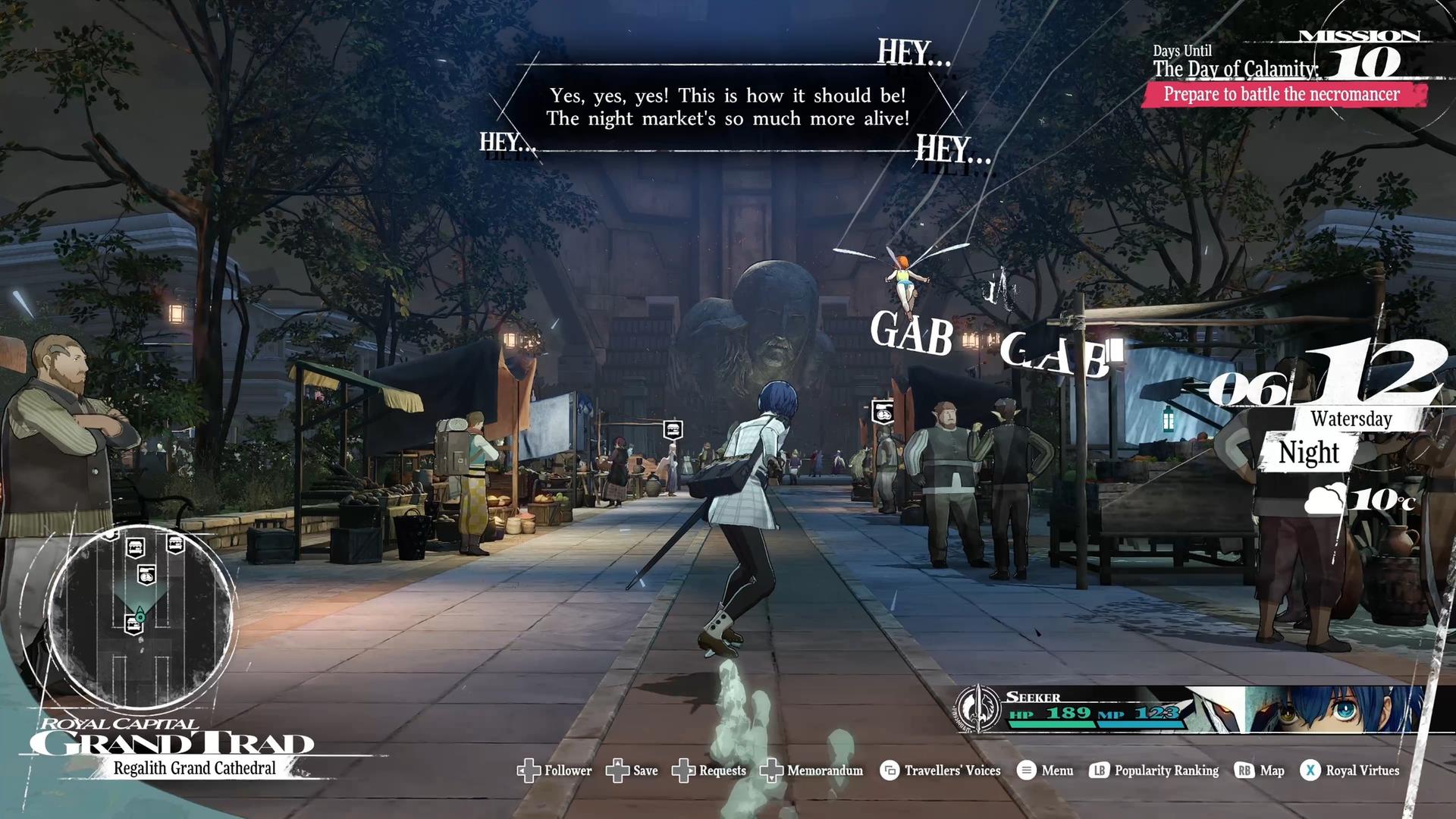
Task: Advance the night market dialogue box
Action: coord(728,107)
